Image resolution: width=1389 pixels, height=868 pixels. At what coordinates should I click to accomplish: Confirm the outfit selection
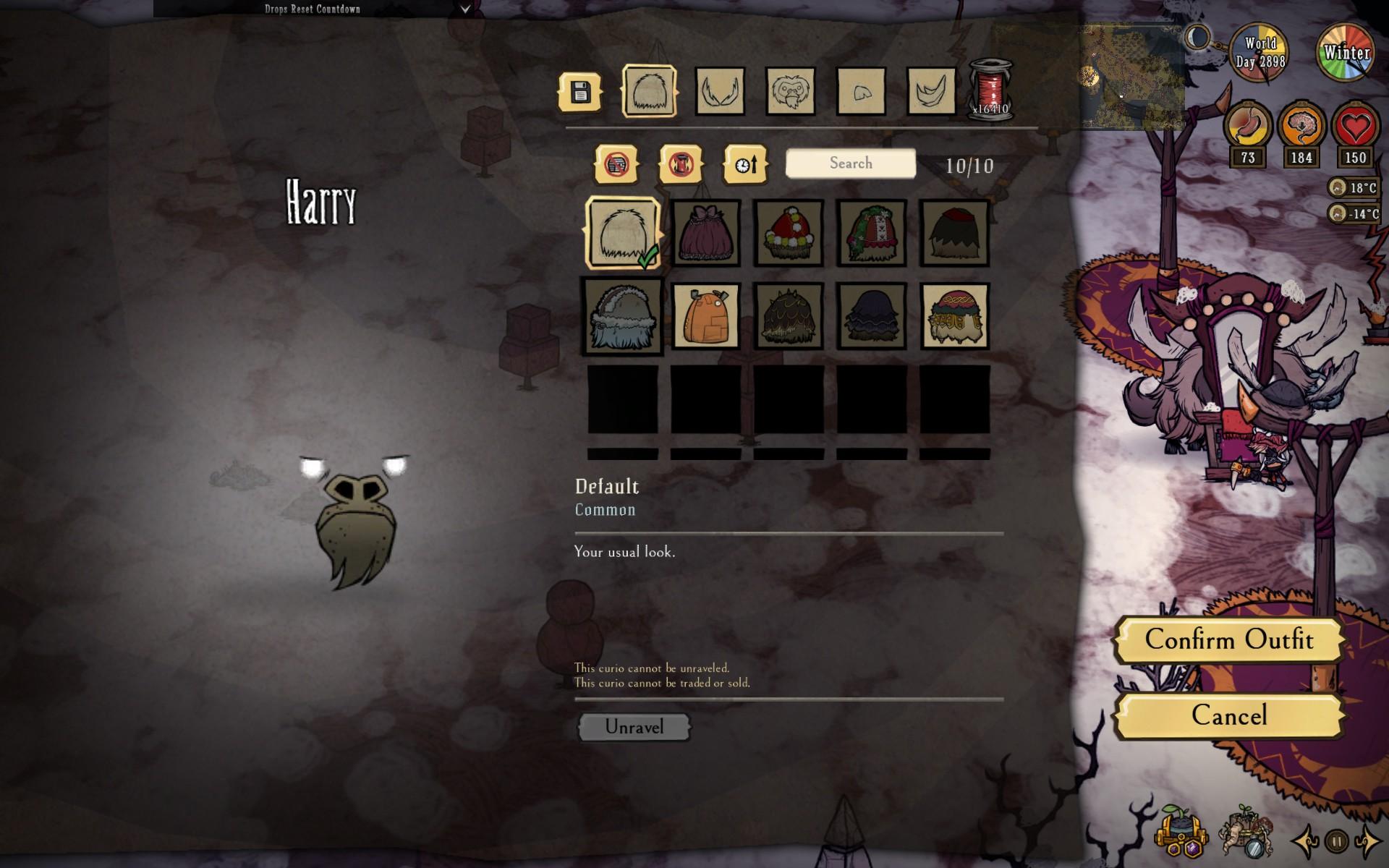(1228, 639)
